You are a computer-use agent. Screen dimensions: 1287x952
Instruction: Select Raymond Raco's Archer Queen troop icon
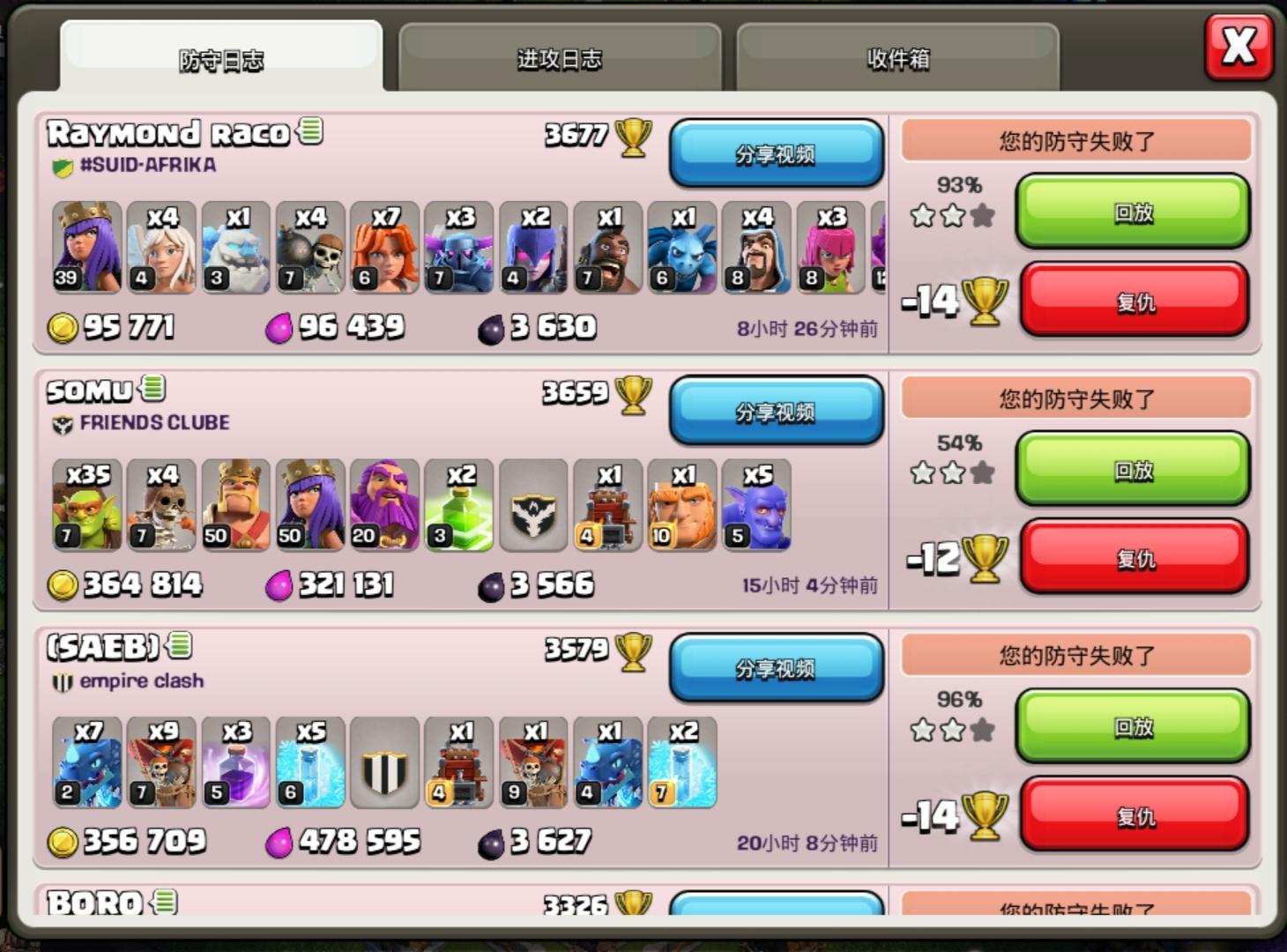click(x=86, y=247)
